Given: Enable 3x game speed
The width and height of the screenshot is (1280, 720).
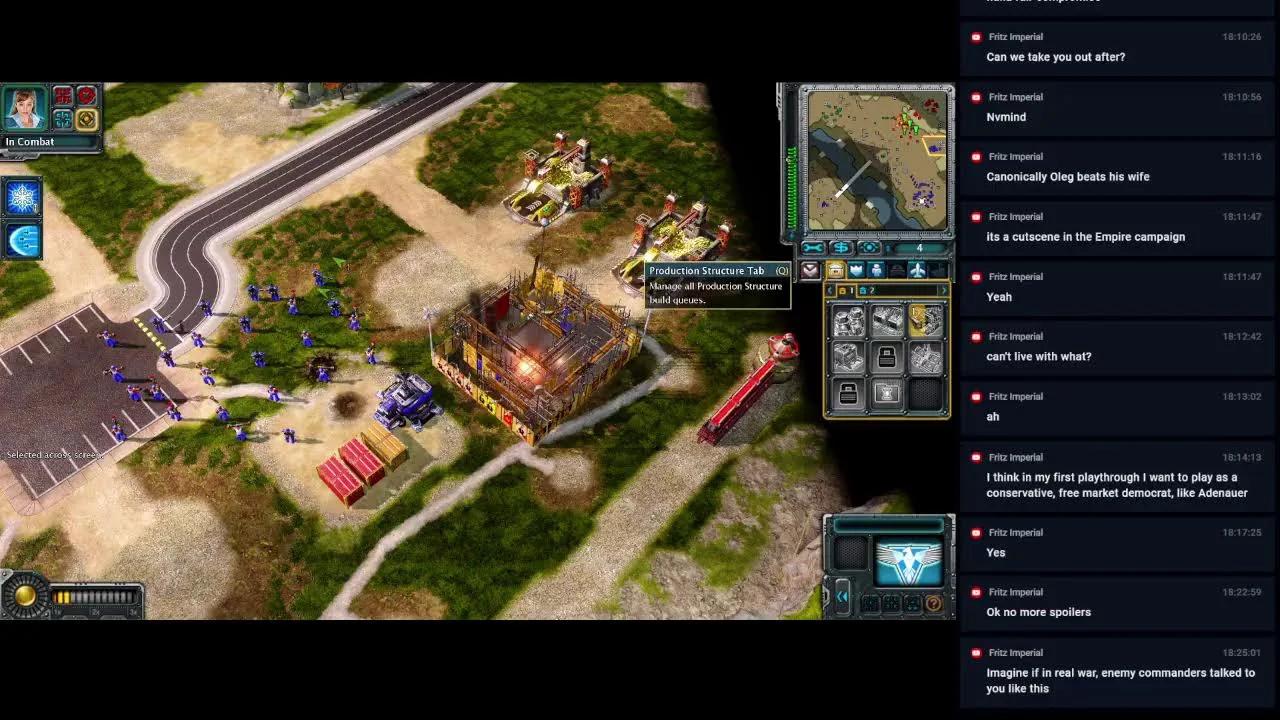Looking at the screenshot, I should [133, 612].
